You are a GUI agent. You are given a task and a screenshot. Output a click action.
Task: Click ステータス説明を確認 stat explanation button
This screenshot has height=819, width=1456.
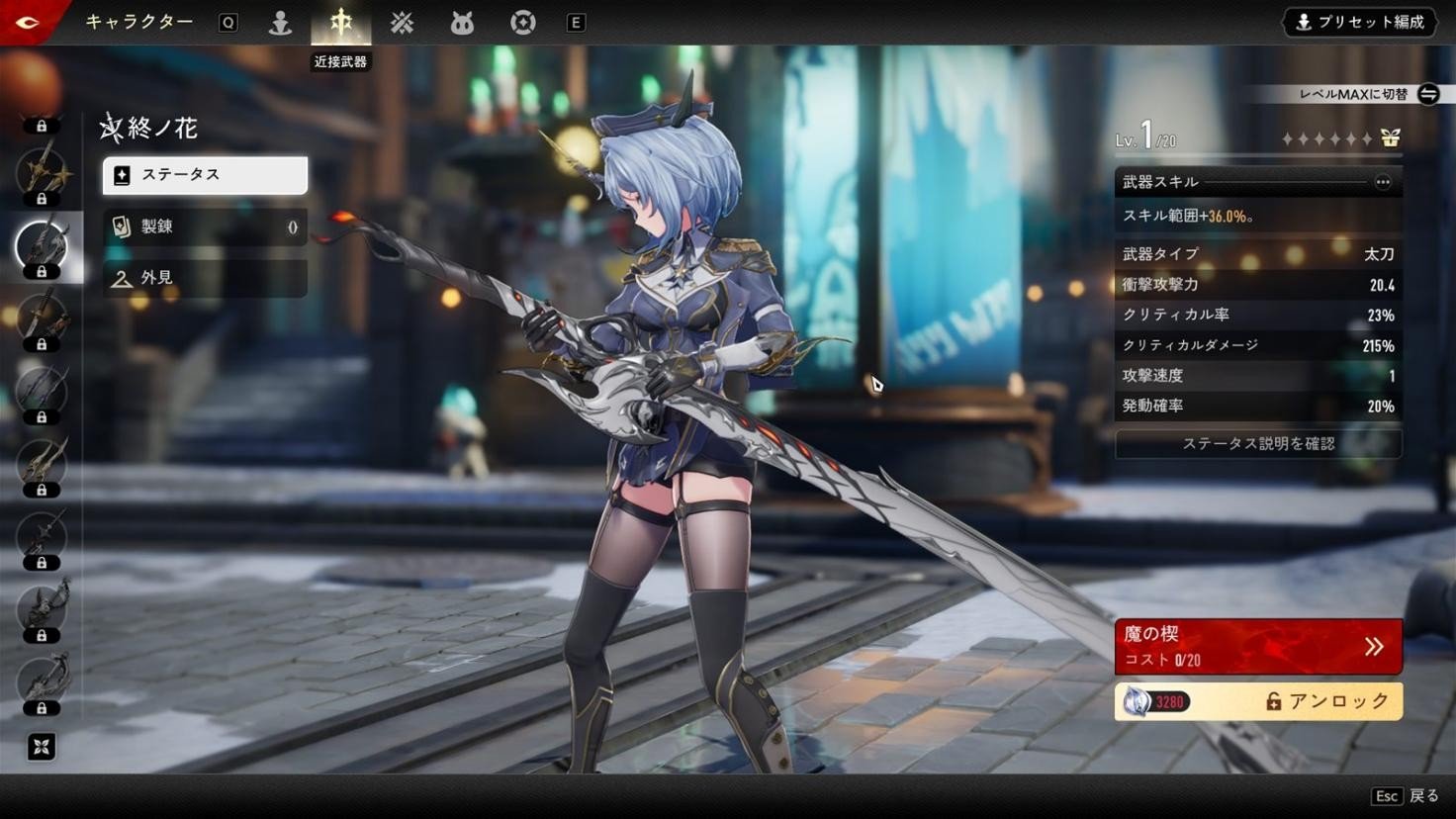coord(1258,444)
